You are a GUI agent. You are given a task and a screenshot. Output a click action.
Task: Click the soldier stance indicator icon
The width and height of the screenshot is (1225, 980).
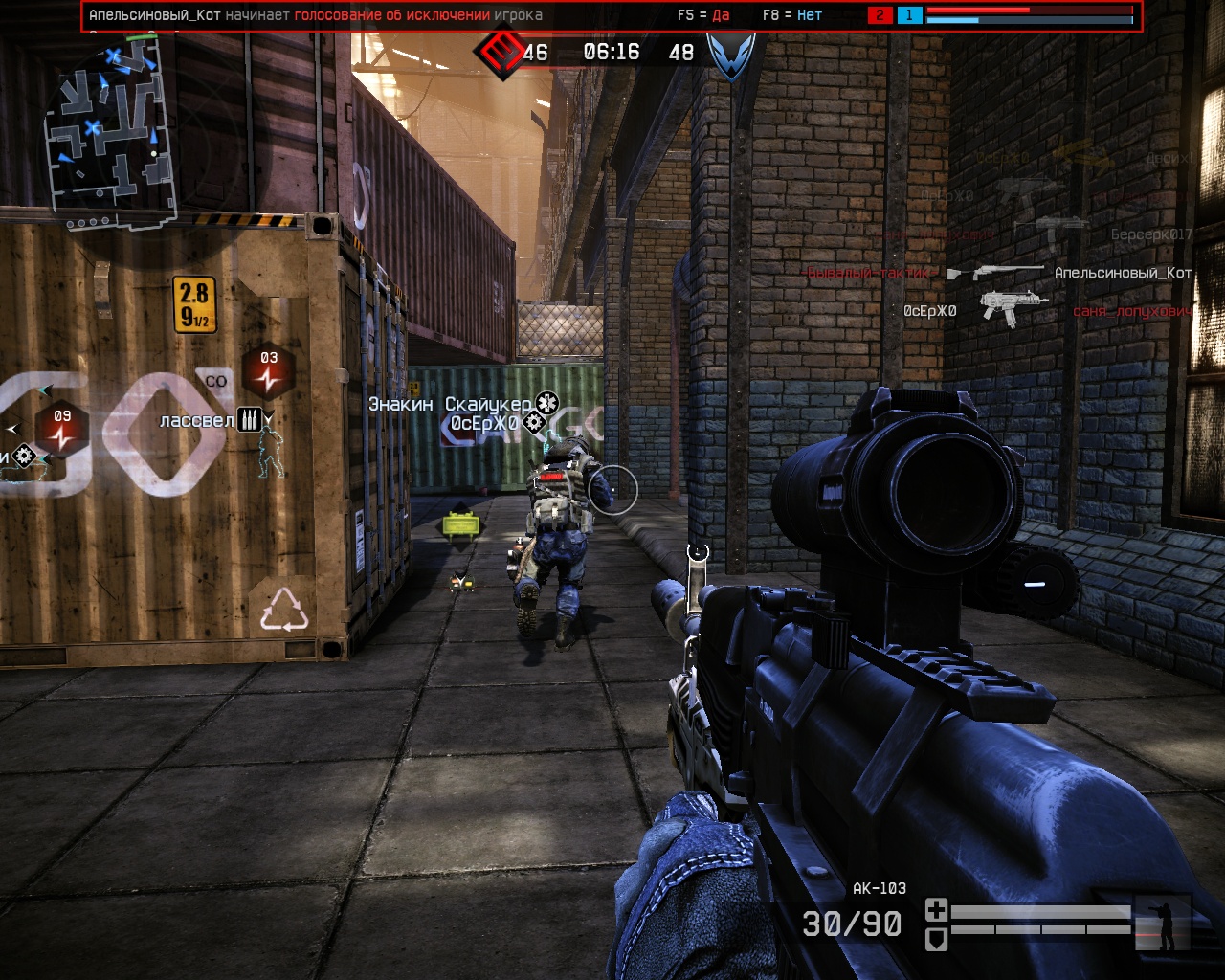click(x=1163, y=924)
